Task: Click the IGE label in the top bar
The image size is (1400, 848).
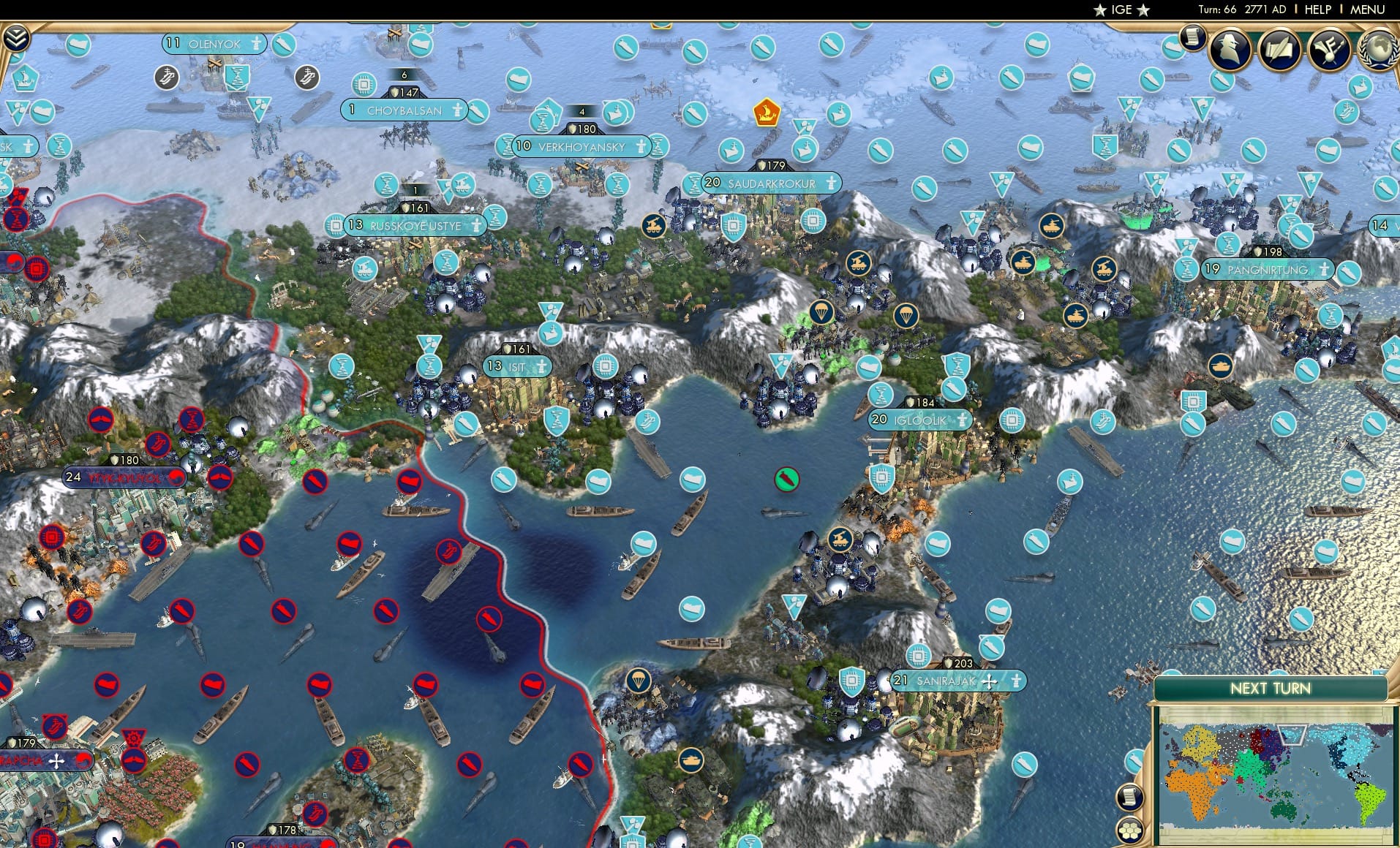Action: [1121, 10]
